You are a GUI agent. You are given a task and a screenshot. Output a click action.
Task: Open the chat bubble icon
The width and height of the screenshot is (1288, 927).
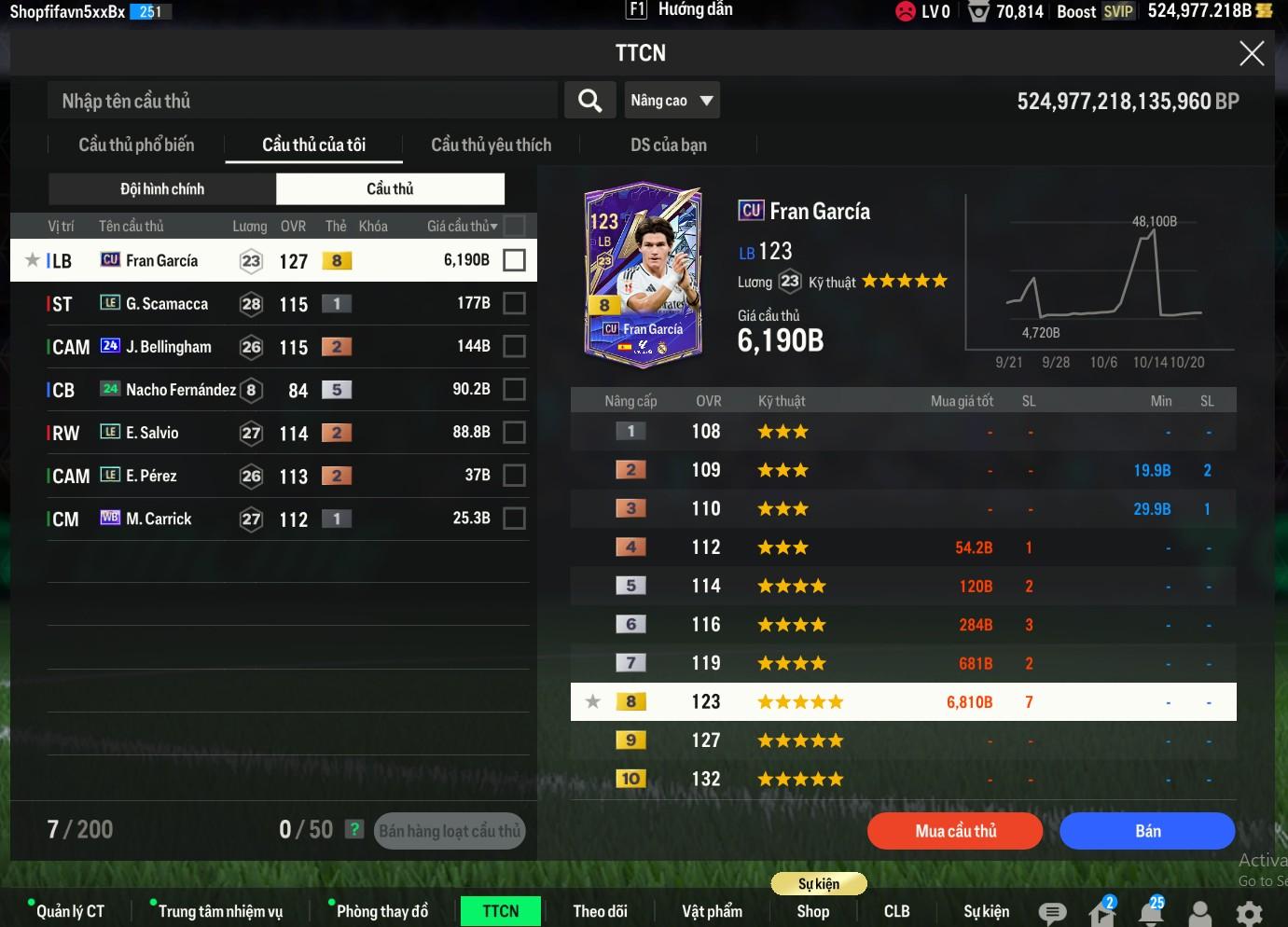[1052, 913]
